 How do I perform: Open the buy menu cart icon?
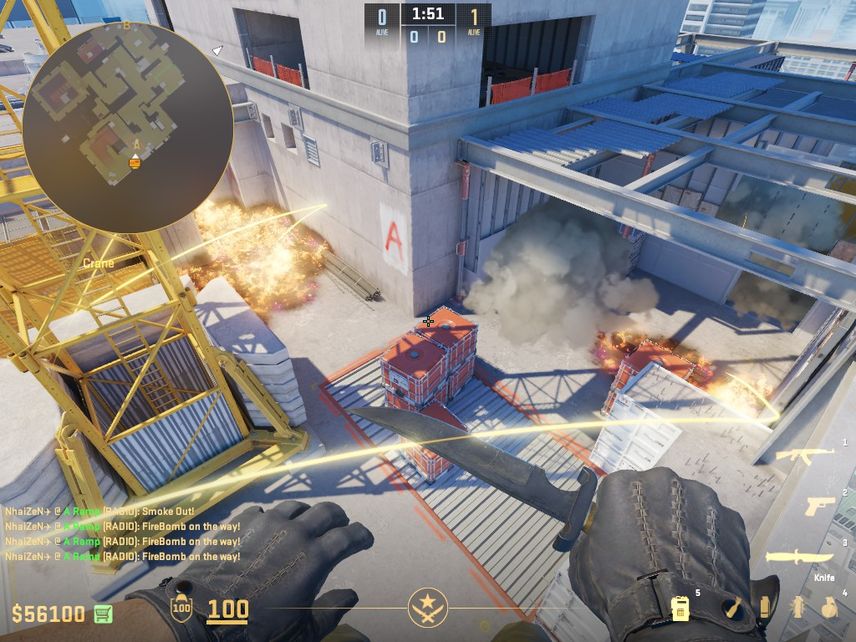click(103, 612)
